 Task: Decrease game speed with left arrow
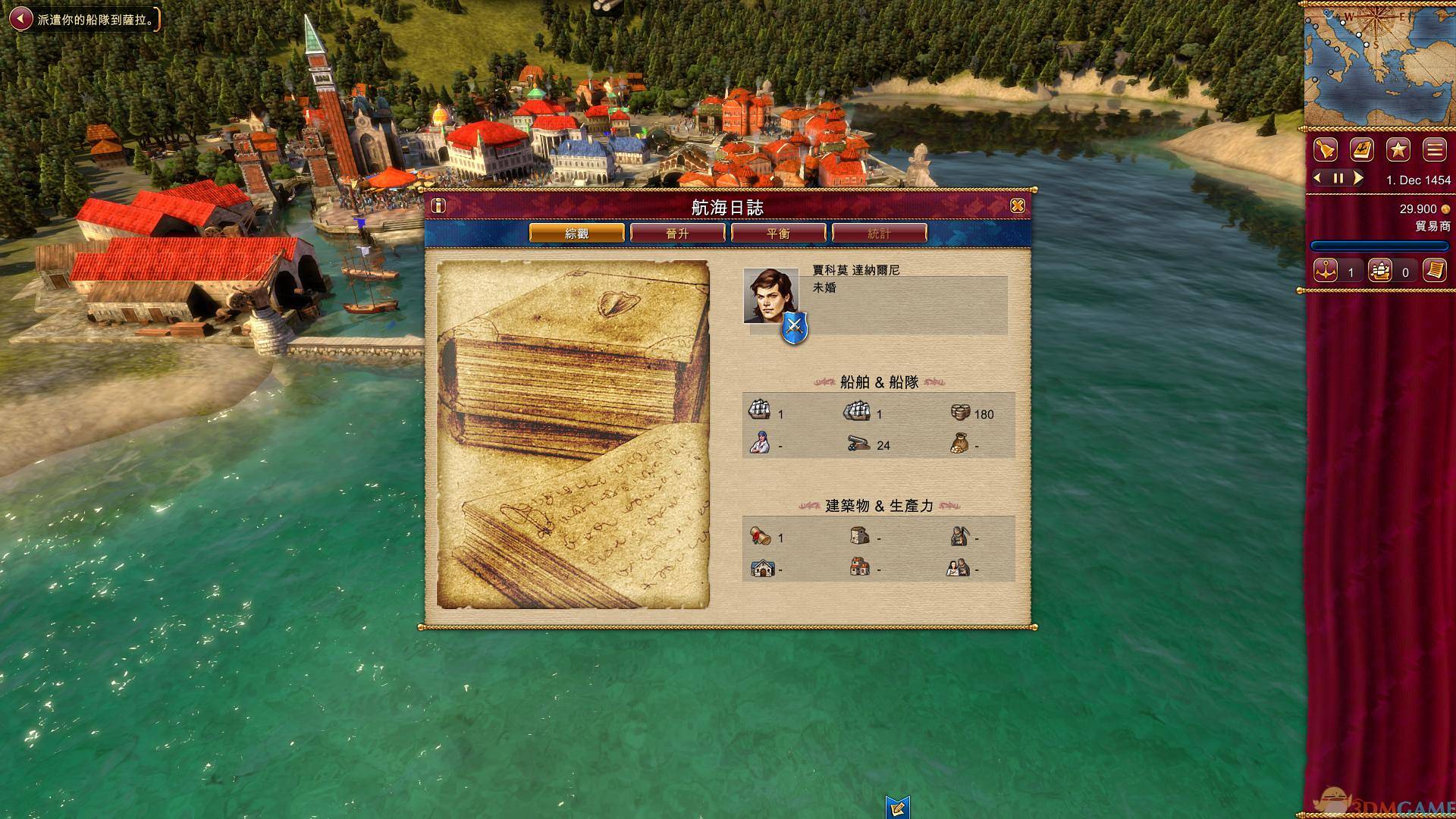[1318, 178]
